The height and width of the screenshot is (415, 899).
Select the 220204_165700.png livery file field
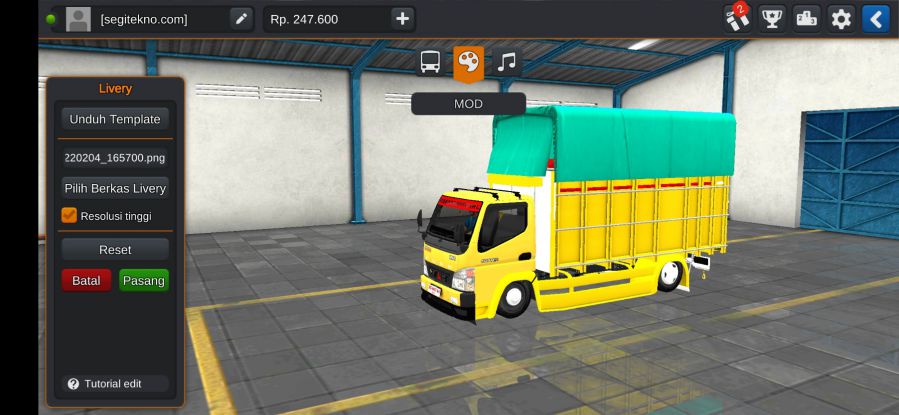pyautogui.click(x=115, y=157)
